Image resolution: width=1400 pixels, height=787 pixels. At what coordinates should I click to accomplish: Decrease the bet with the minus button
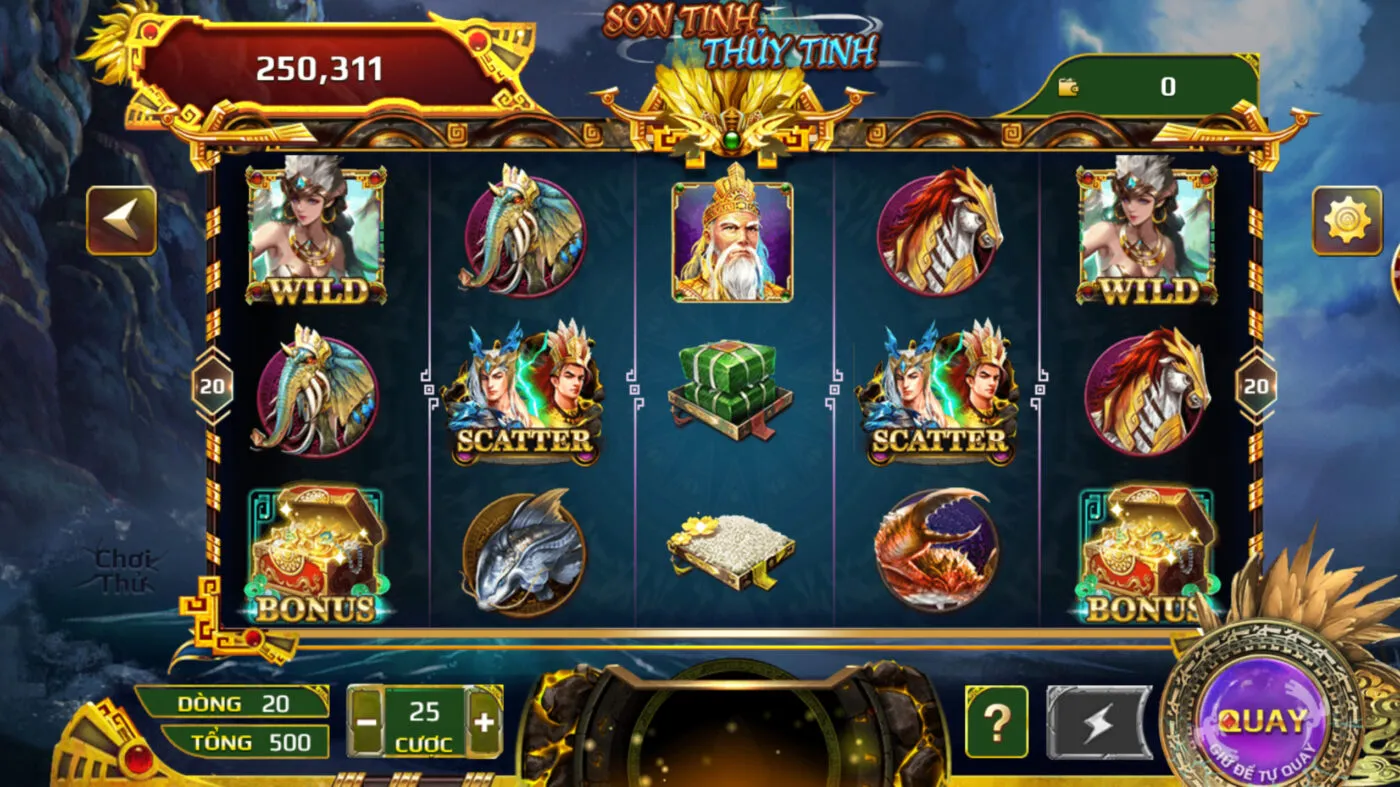[367, 722]
